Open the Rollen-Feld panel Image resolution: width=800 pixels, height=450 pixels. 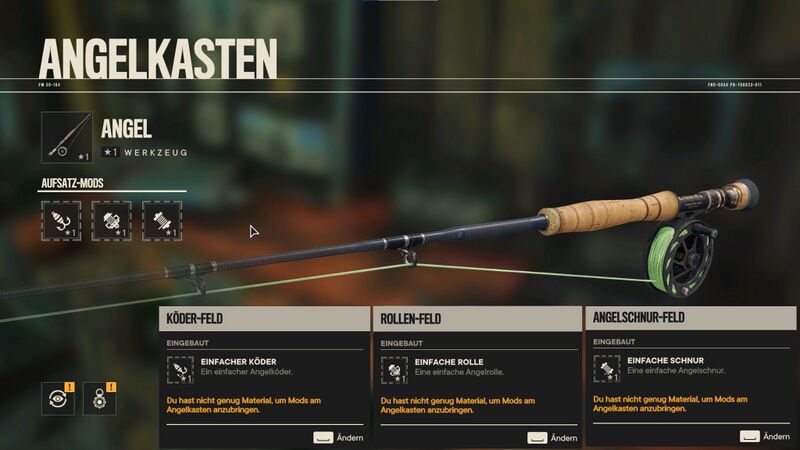[x=476, y=319]
